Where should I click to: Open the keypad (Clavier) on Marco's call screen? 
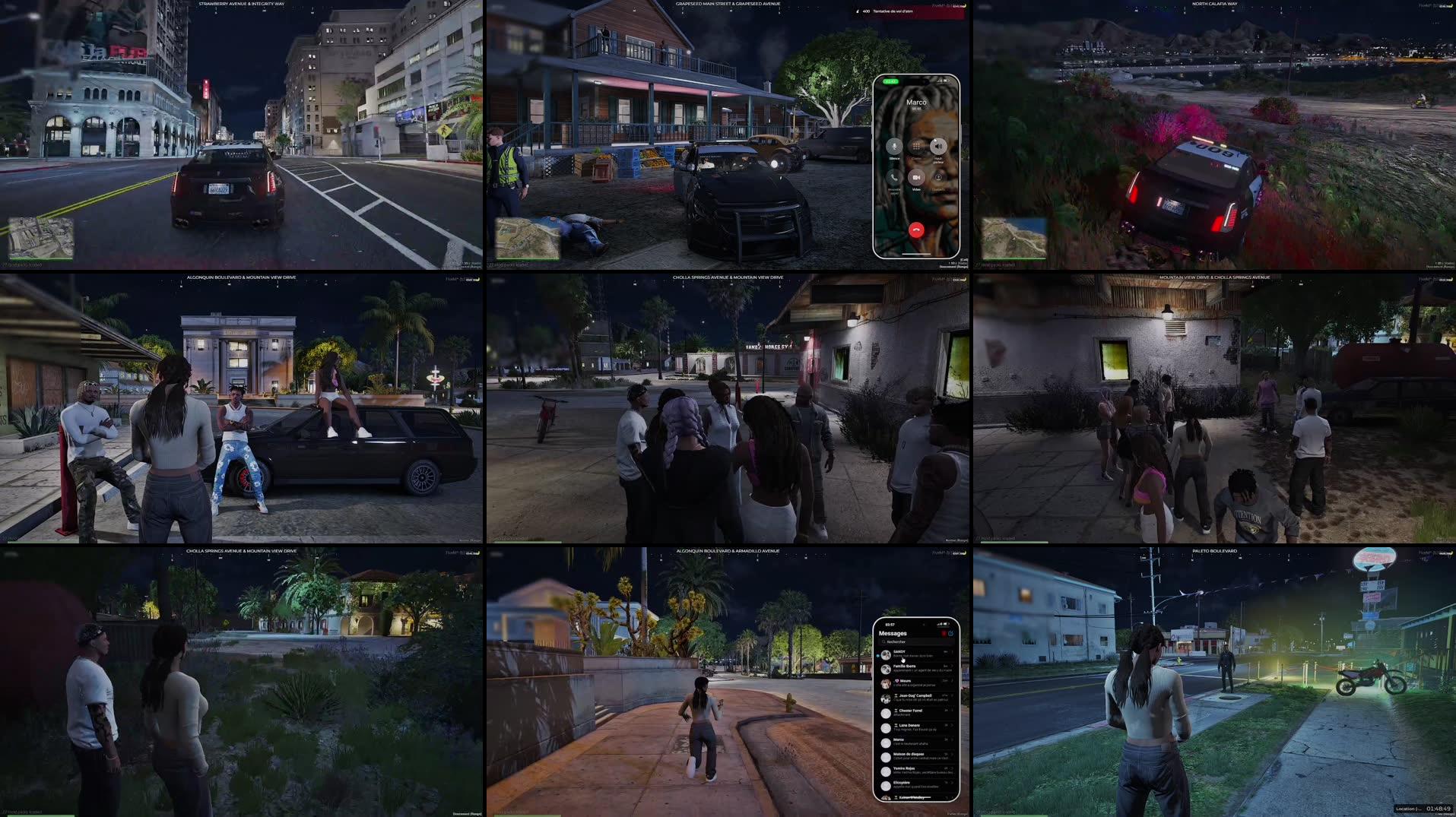click(915, 145)
